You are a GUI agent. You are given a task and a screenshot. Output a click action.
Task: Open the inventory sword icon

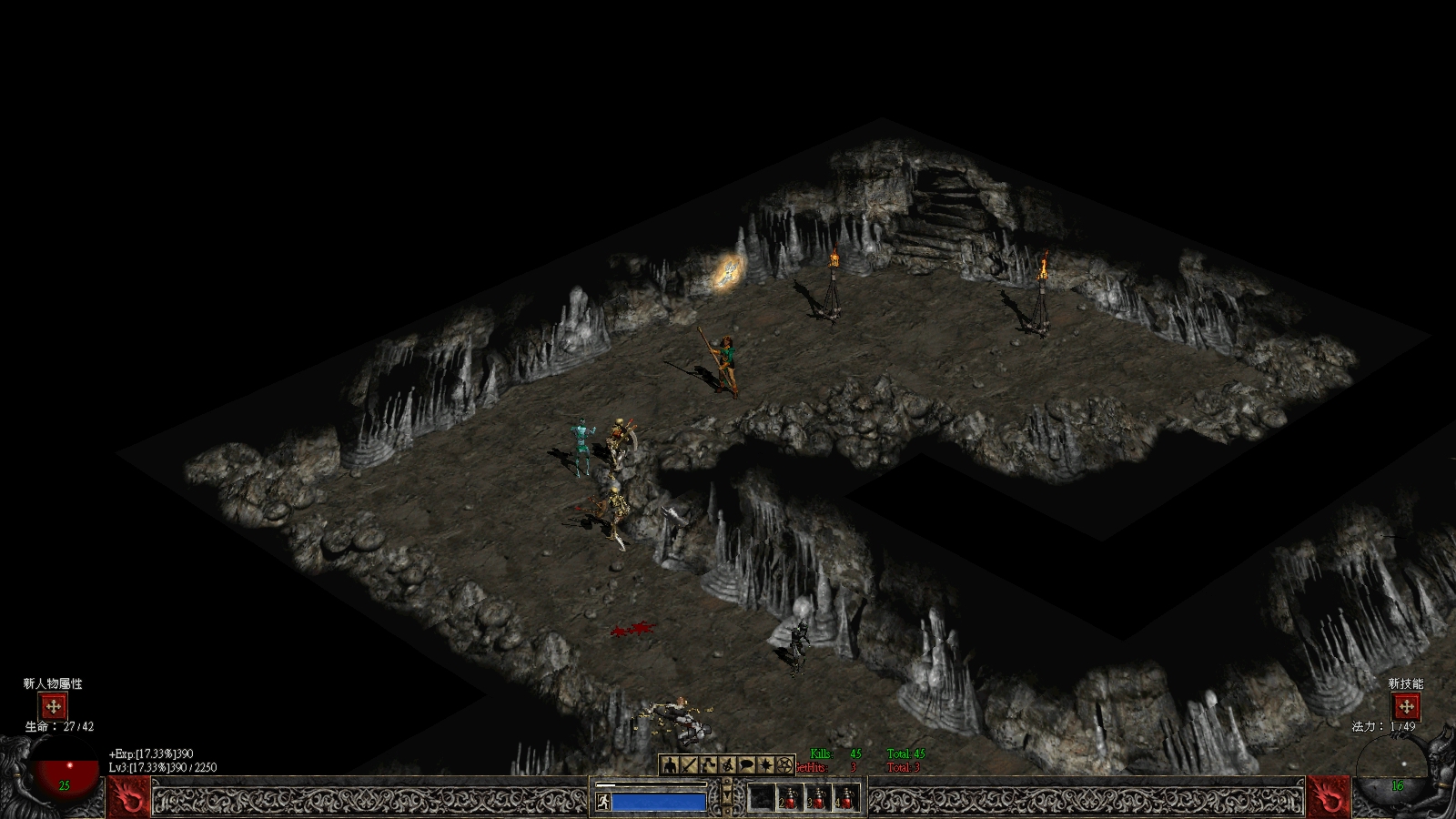pyautogui.click(x=689, y=765)
